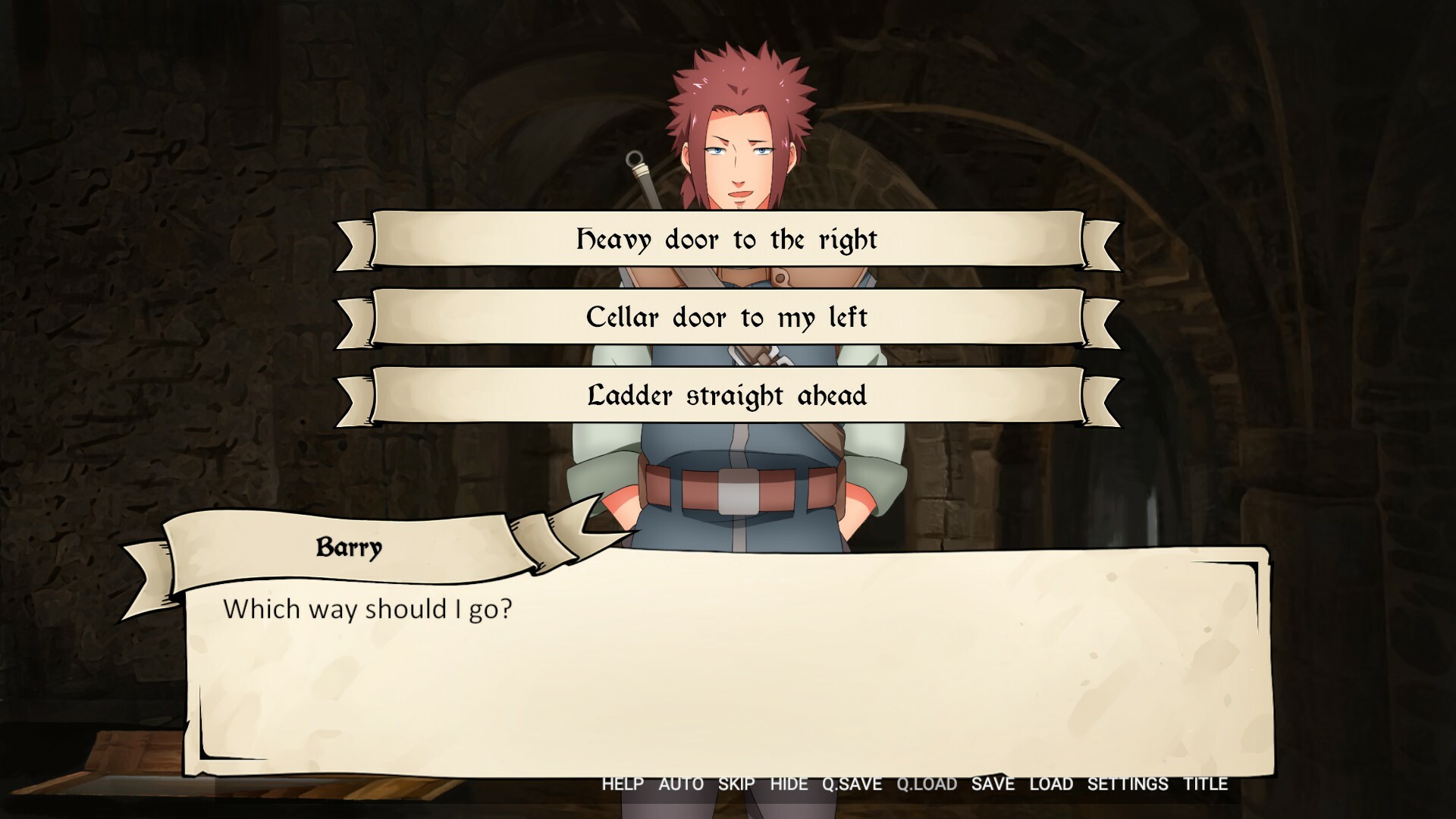
Task: Click the bottom quick menu bar
Action: point(910,785)
